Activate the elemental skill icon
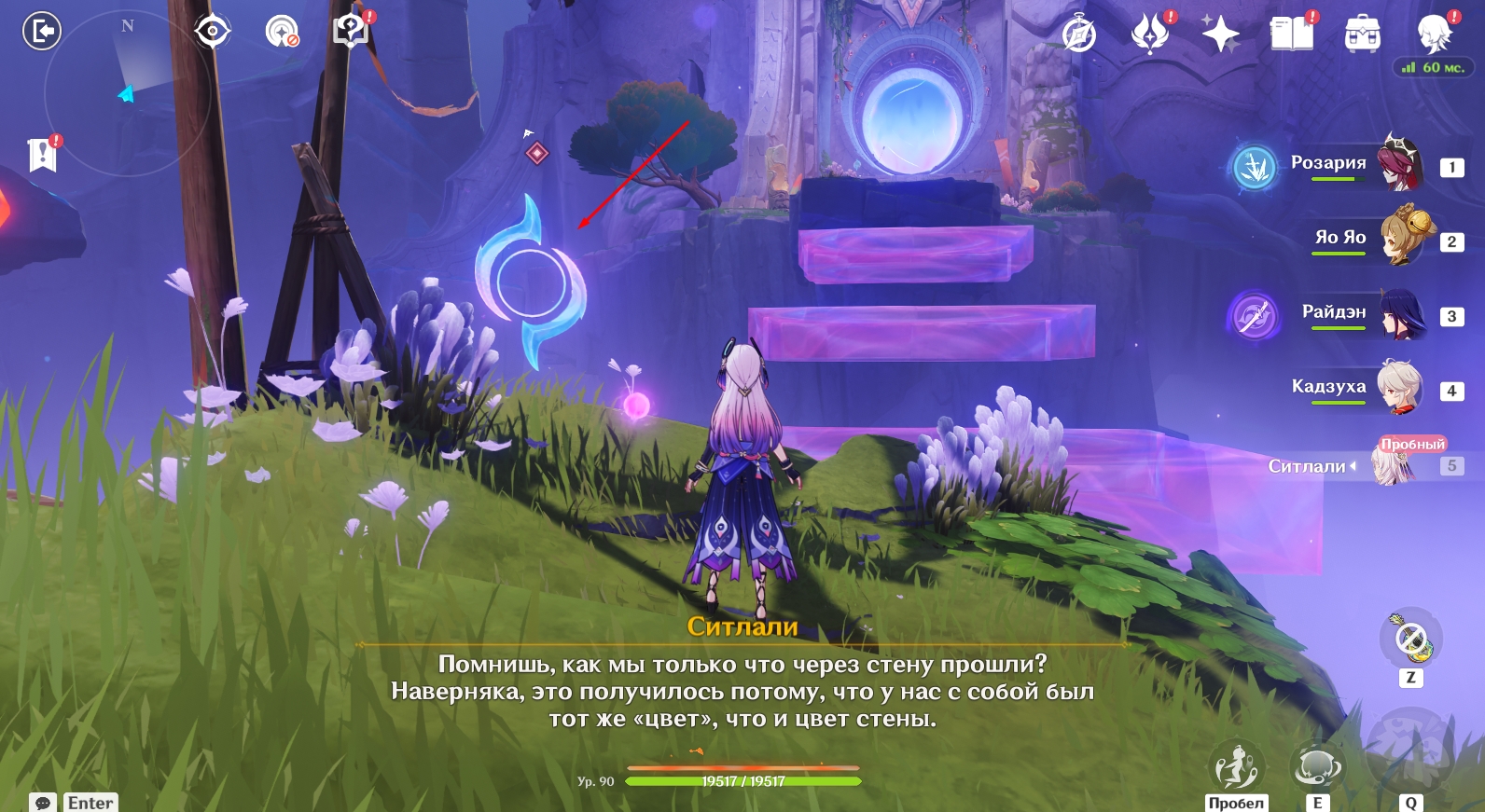Viewport: 1485px width, 812px height. tap(1316, 767)
